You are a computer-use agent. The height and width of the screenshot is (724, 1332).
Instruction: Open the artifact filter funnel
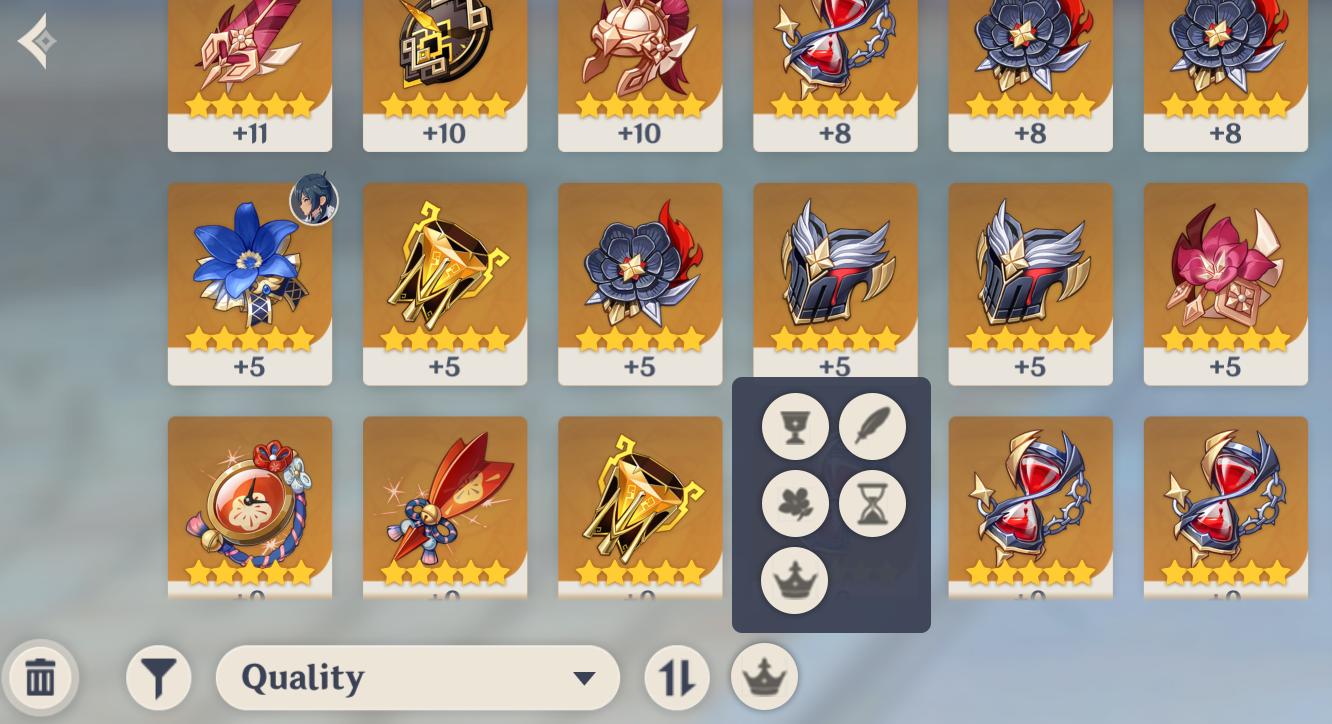click(158, 677)
